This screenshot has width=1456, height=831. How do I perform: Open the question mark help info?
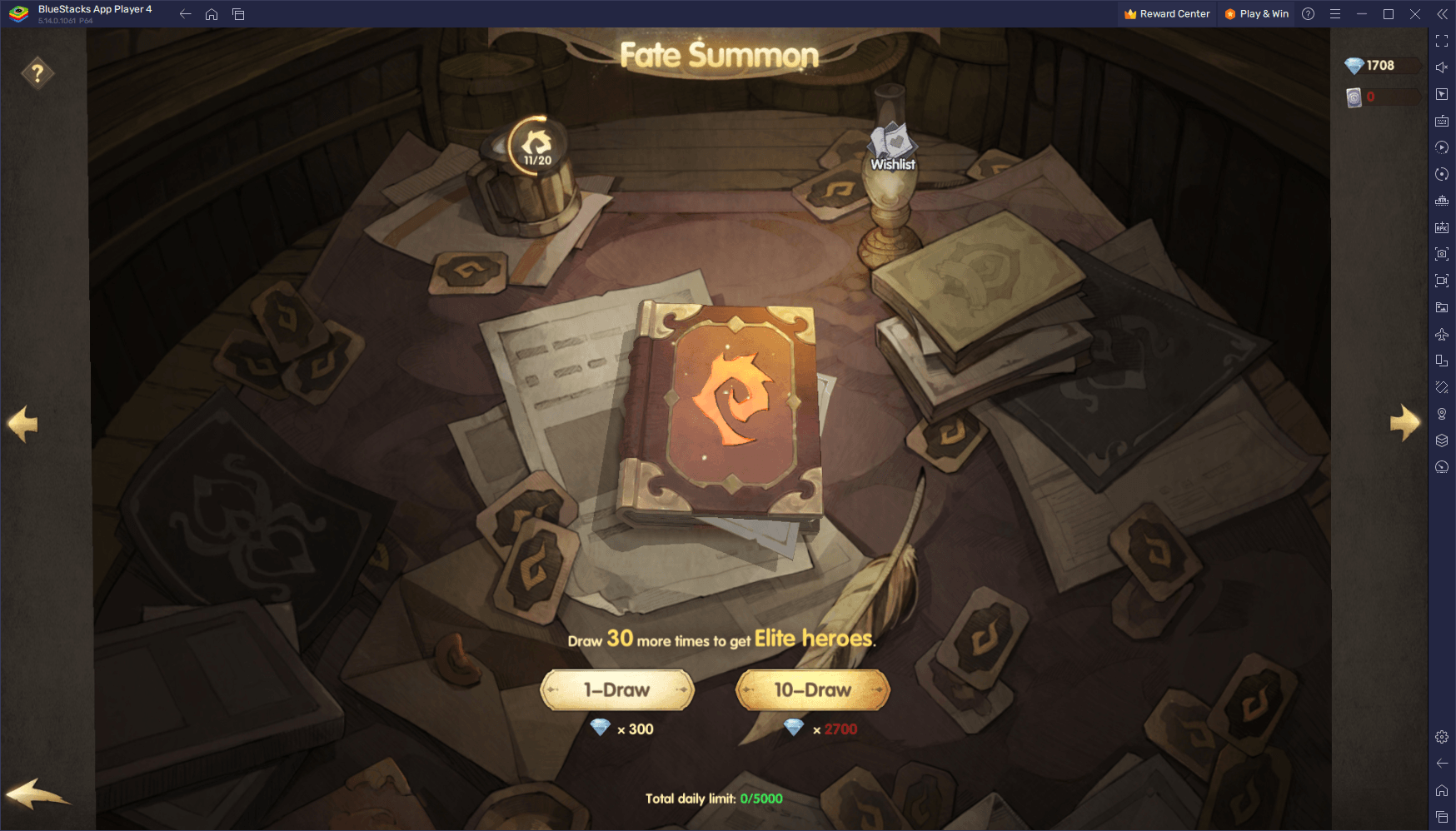click(x=37, y=73)
